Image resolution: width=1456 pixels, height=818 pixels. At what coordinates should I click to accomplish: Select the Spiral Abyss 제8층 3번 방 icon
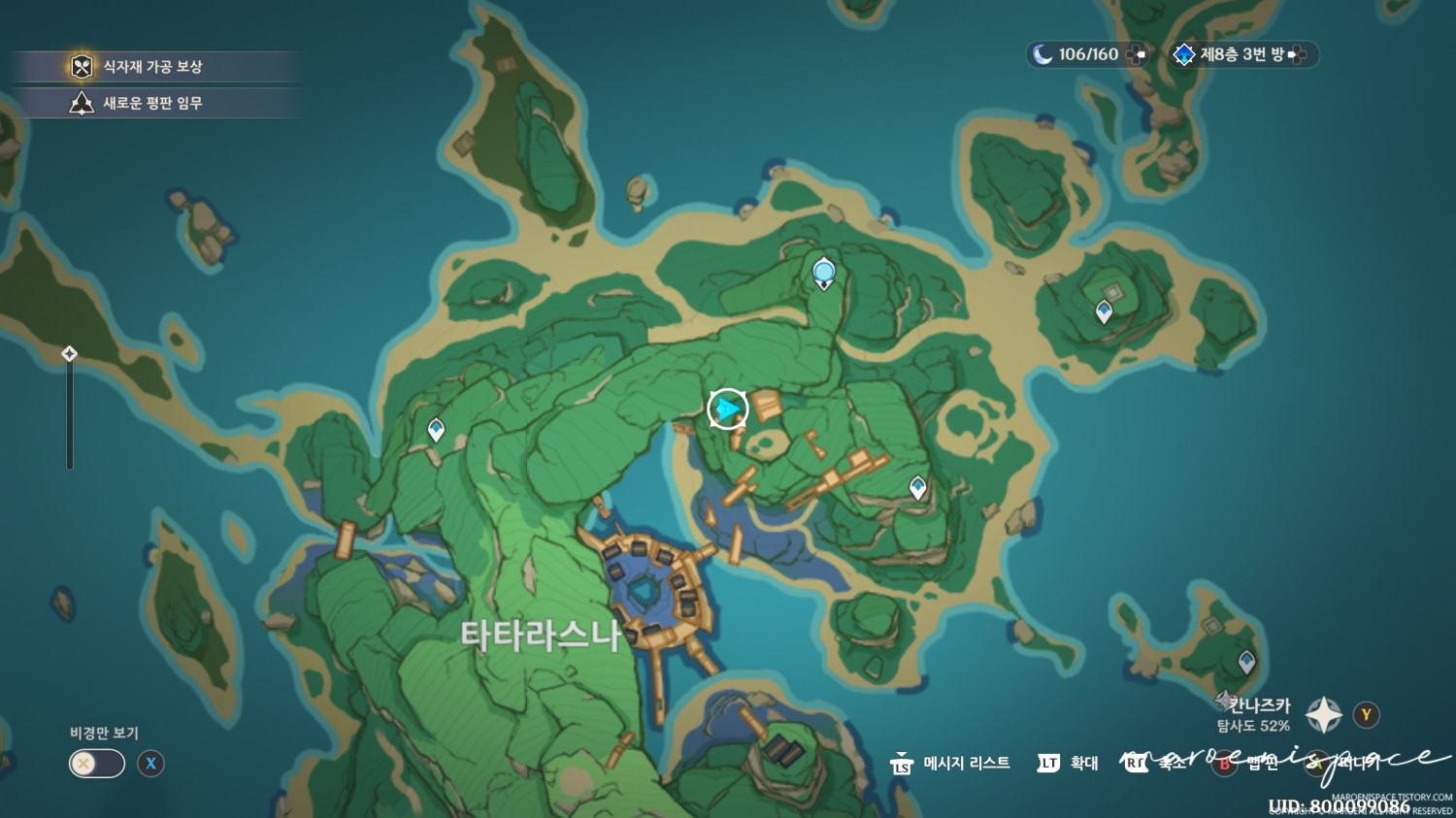(x=1183, y=55)
